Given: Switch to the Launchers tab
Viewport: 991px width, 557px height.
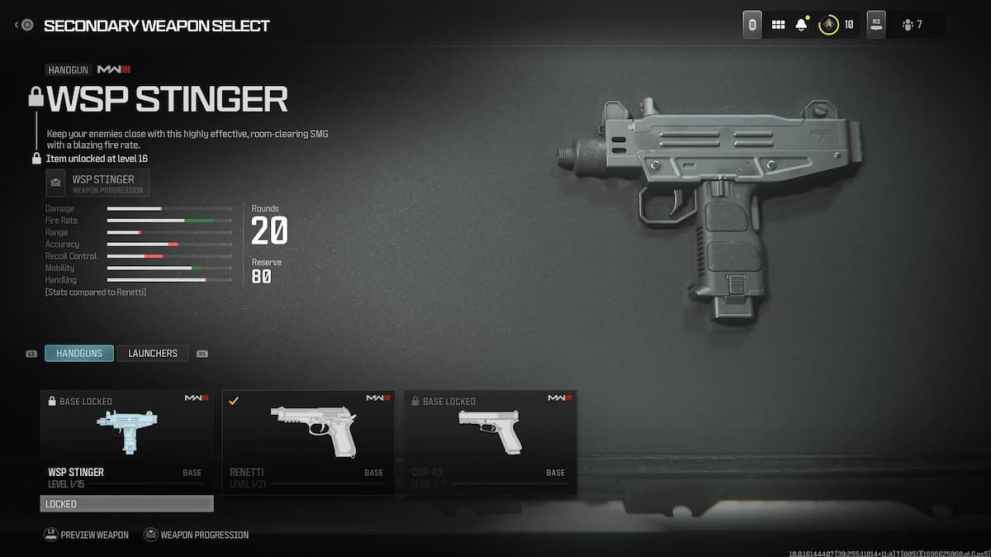Looking at the screenshot, I should point(152,353).
